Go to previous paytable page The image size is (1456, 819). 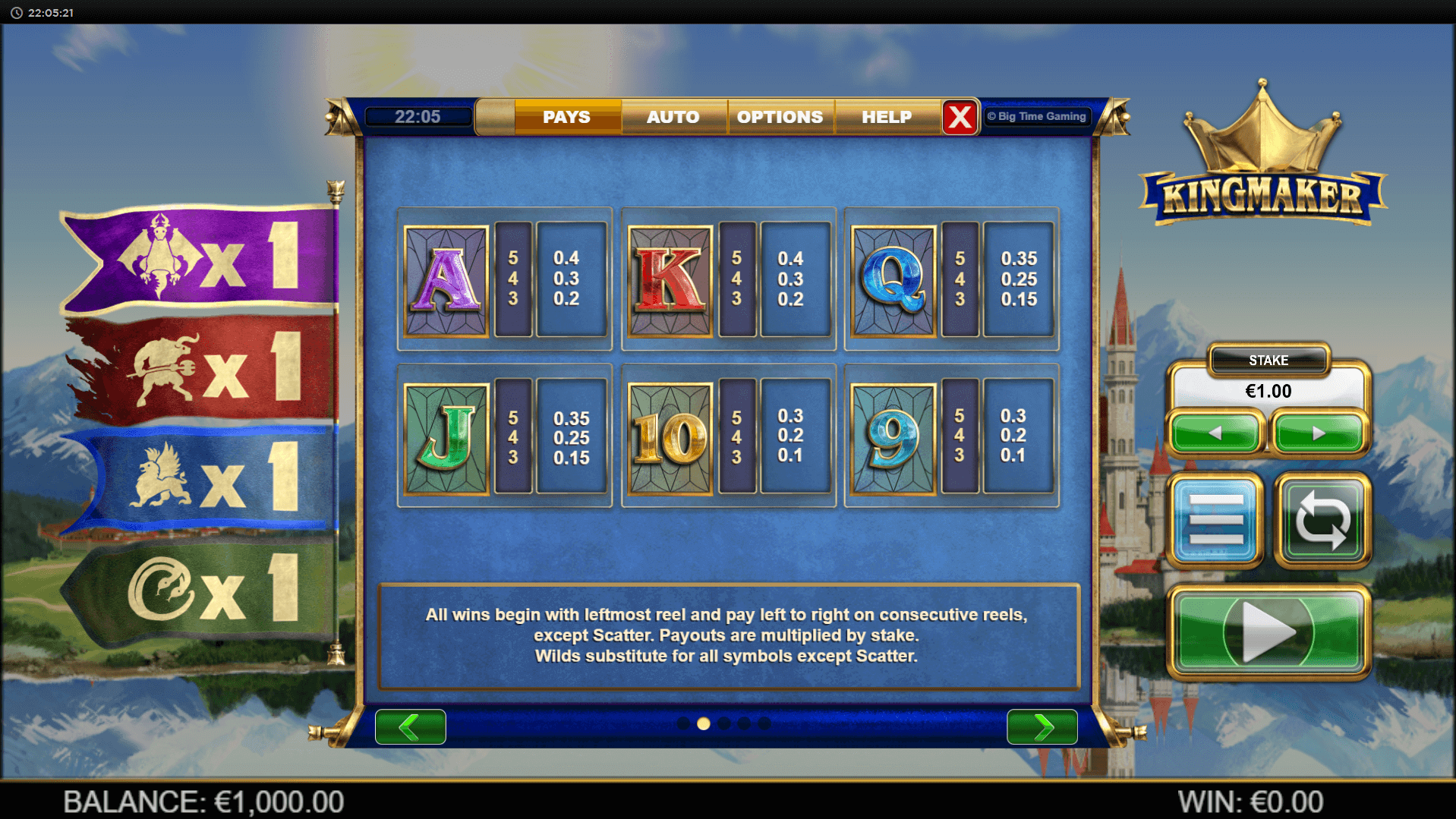coord(410,727)
